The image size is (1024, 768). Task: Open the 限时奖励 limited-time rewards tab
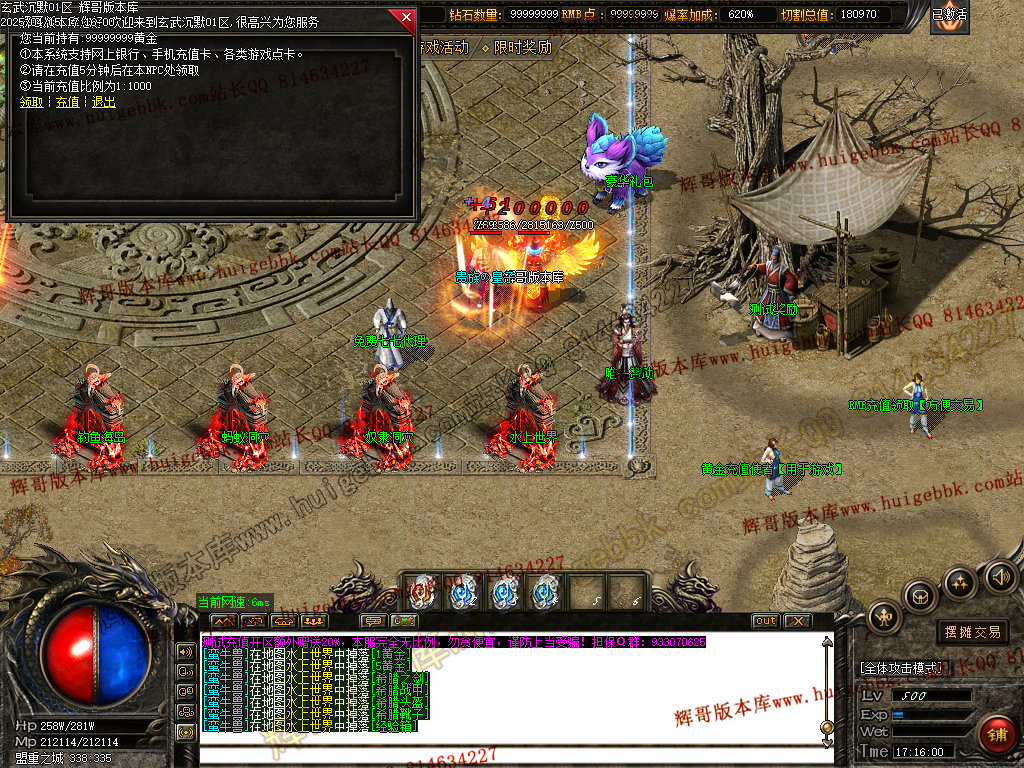coord(516,47)
